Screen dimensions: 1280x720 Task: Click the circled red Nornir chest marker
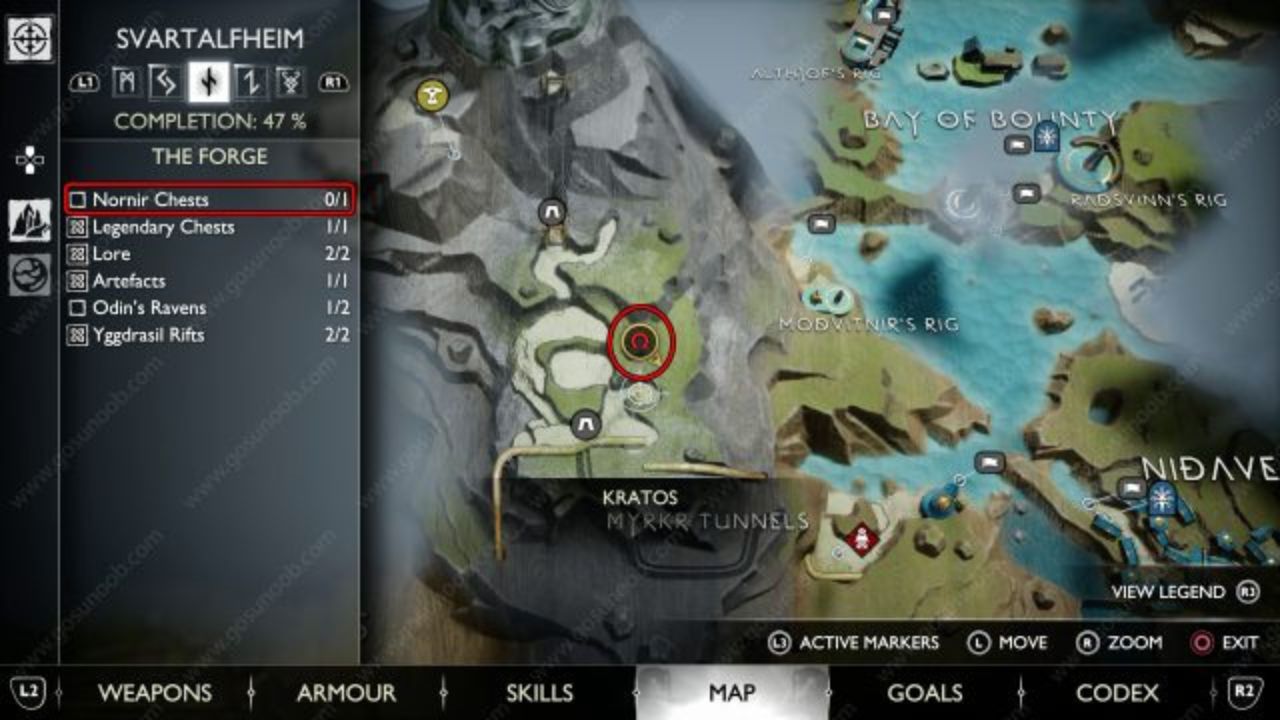click(641, 342)
